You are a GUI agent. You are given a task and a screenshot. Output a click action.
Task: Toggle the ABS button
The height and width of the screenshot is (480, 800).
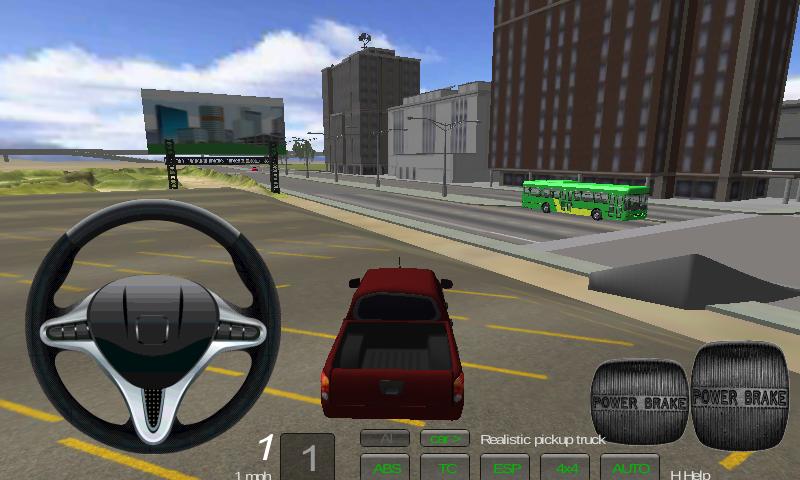[x=385, y=467]
